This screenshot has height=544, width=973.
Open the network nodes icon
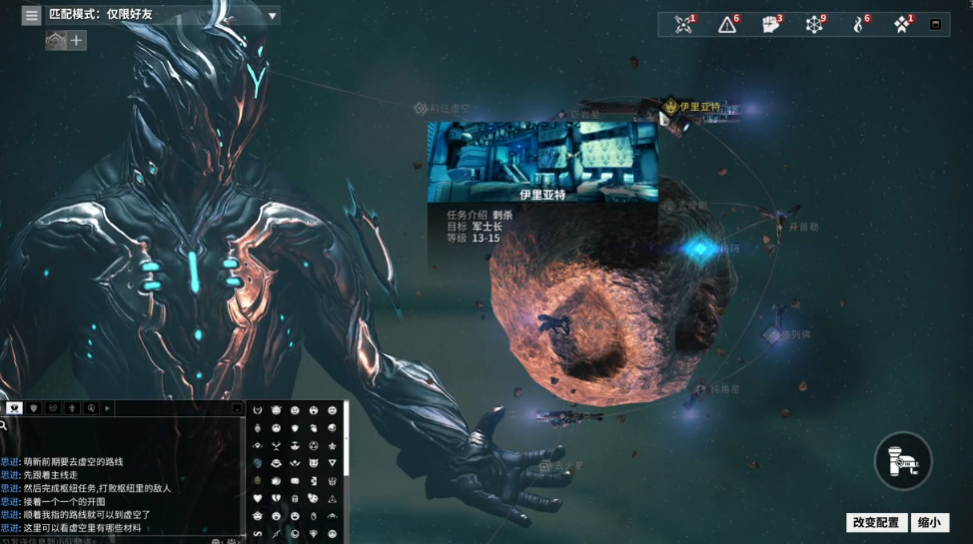coord(814,24)
